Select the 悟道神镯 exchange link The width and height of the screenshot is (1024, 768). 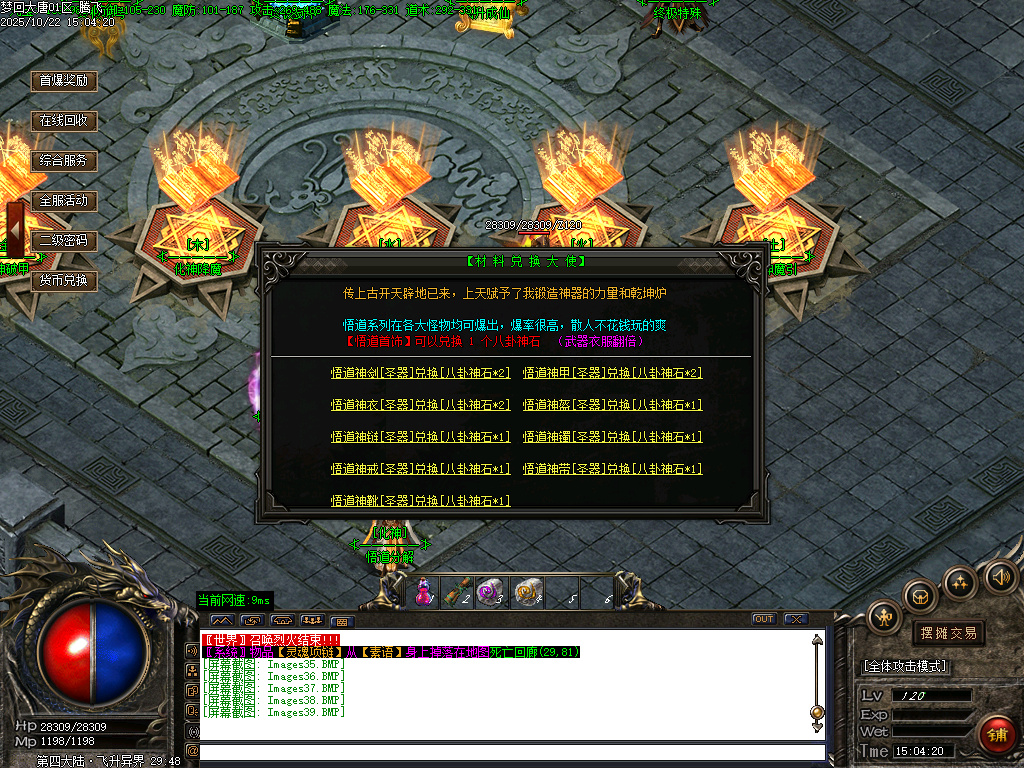(x=612, y=437)
